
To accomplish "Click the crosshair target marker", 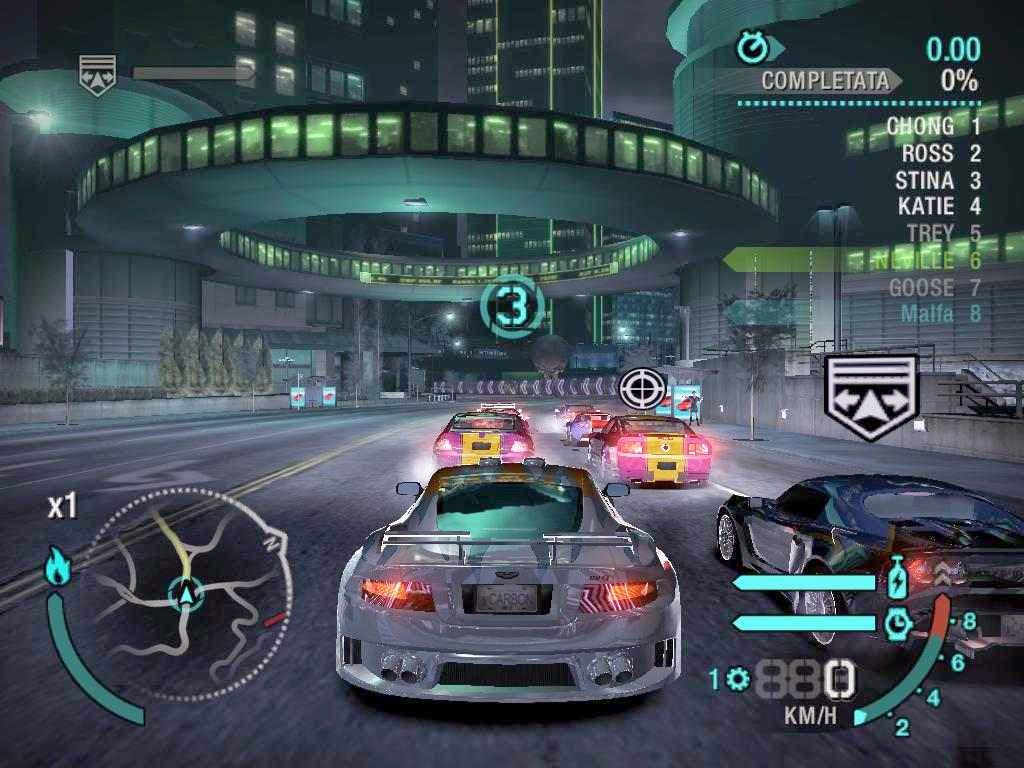I will point(641,387).
